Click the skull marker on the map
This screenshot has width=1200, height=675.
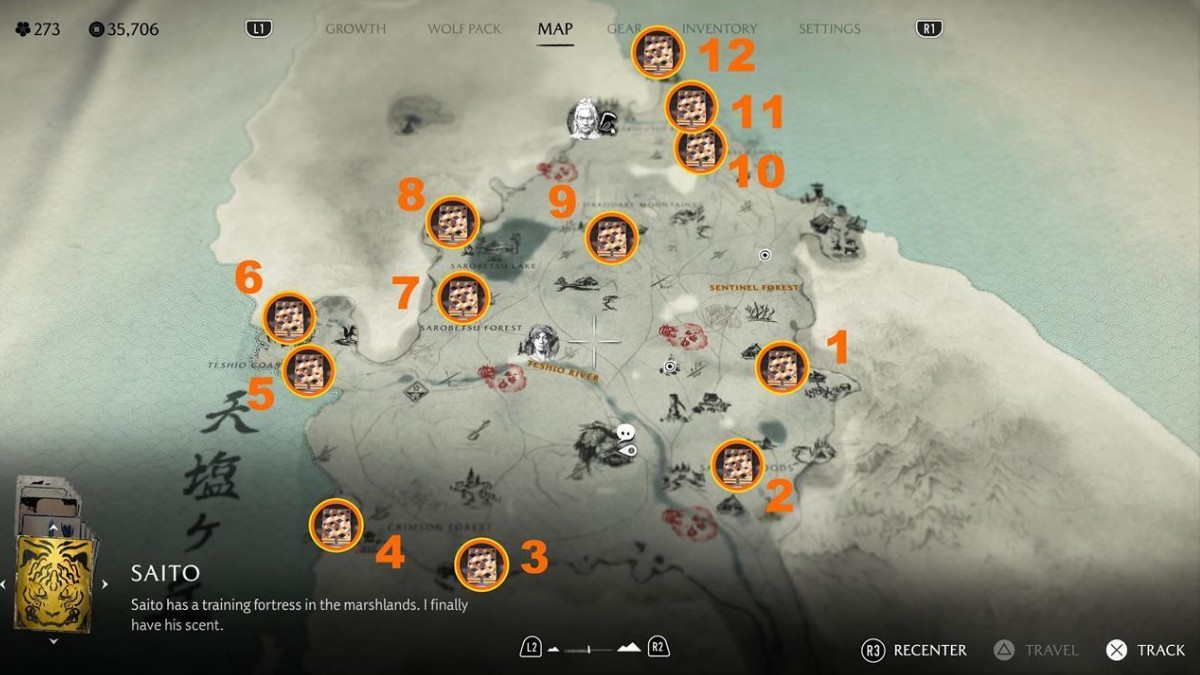coord(626,434)
